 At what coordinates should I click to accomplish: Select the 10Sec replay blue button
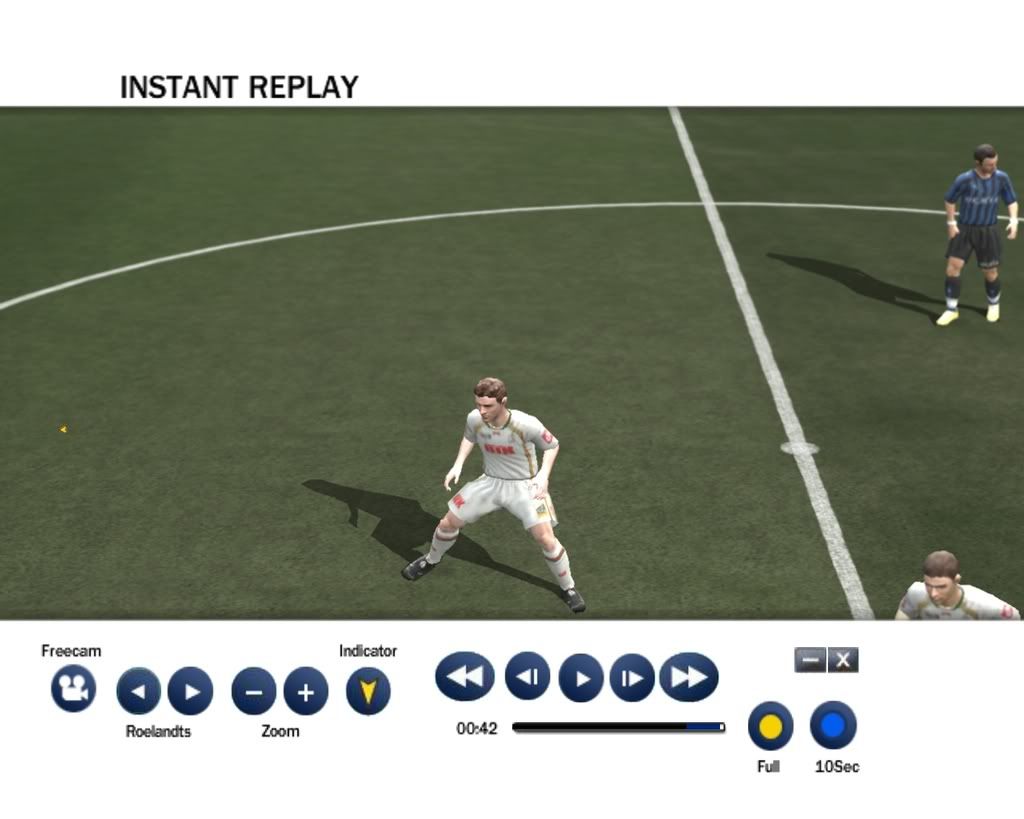(x=833, y=725)
